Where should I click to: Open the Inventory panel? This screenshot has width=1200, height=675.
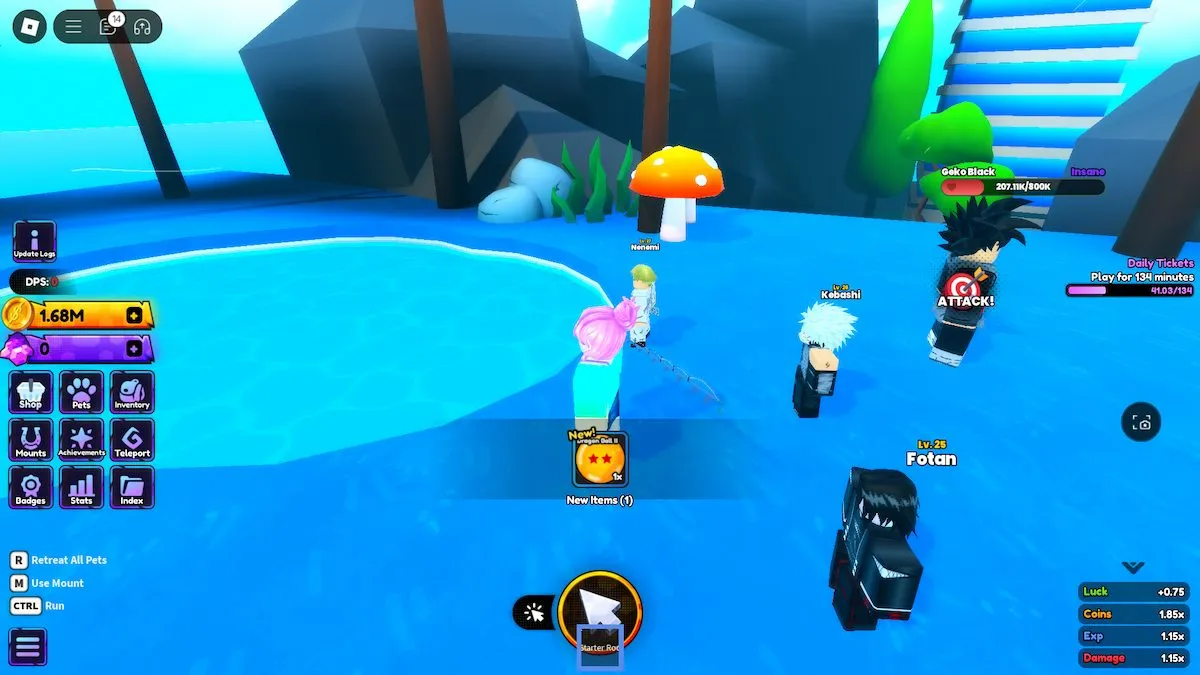(x=132, y=392)
